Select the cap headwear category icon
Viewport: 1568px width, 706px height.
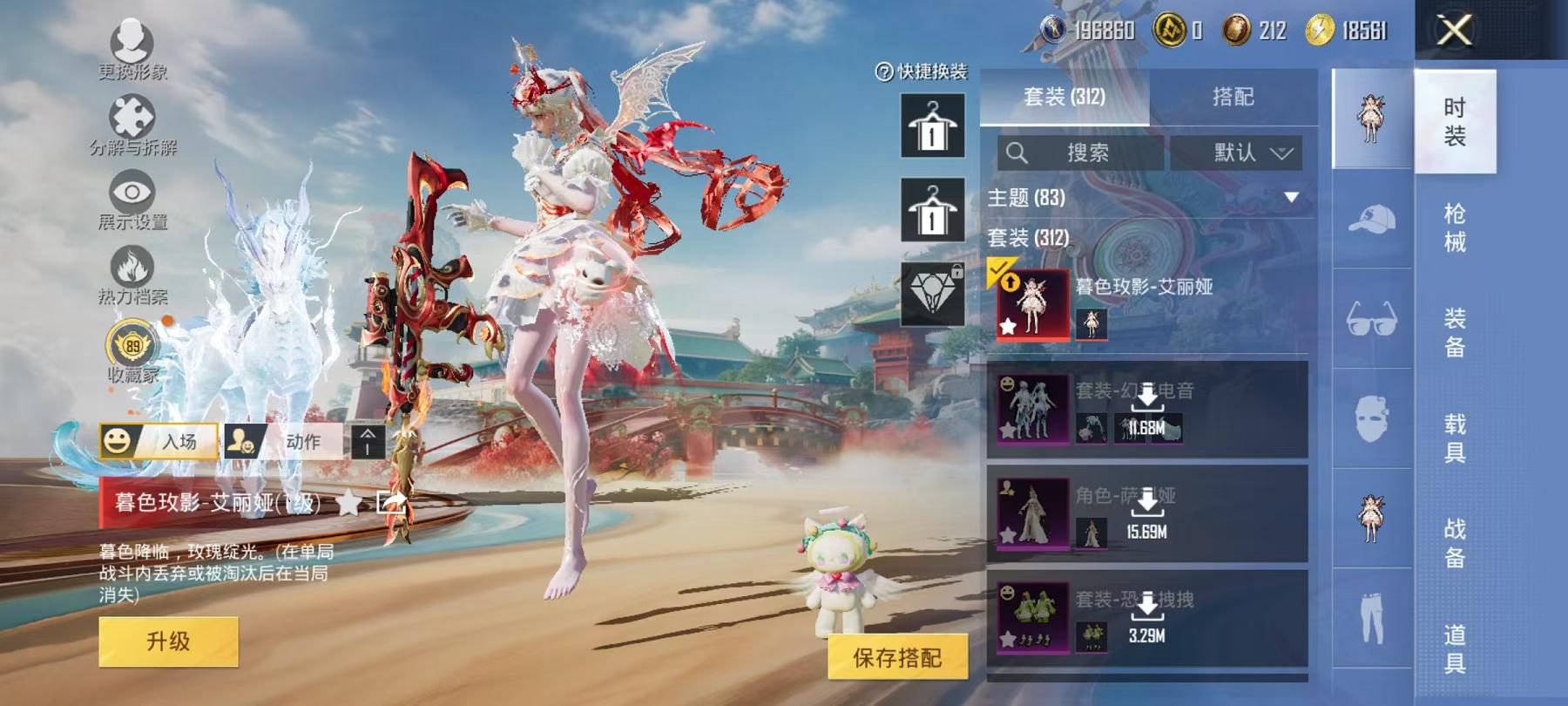[x=1371, y=221]
